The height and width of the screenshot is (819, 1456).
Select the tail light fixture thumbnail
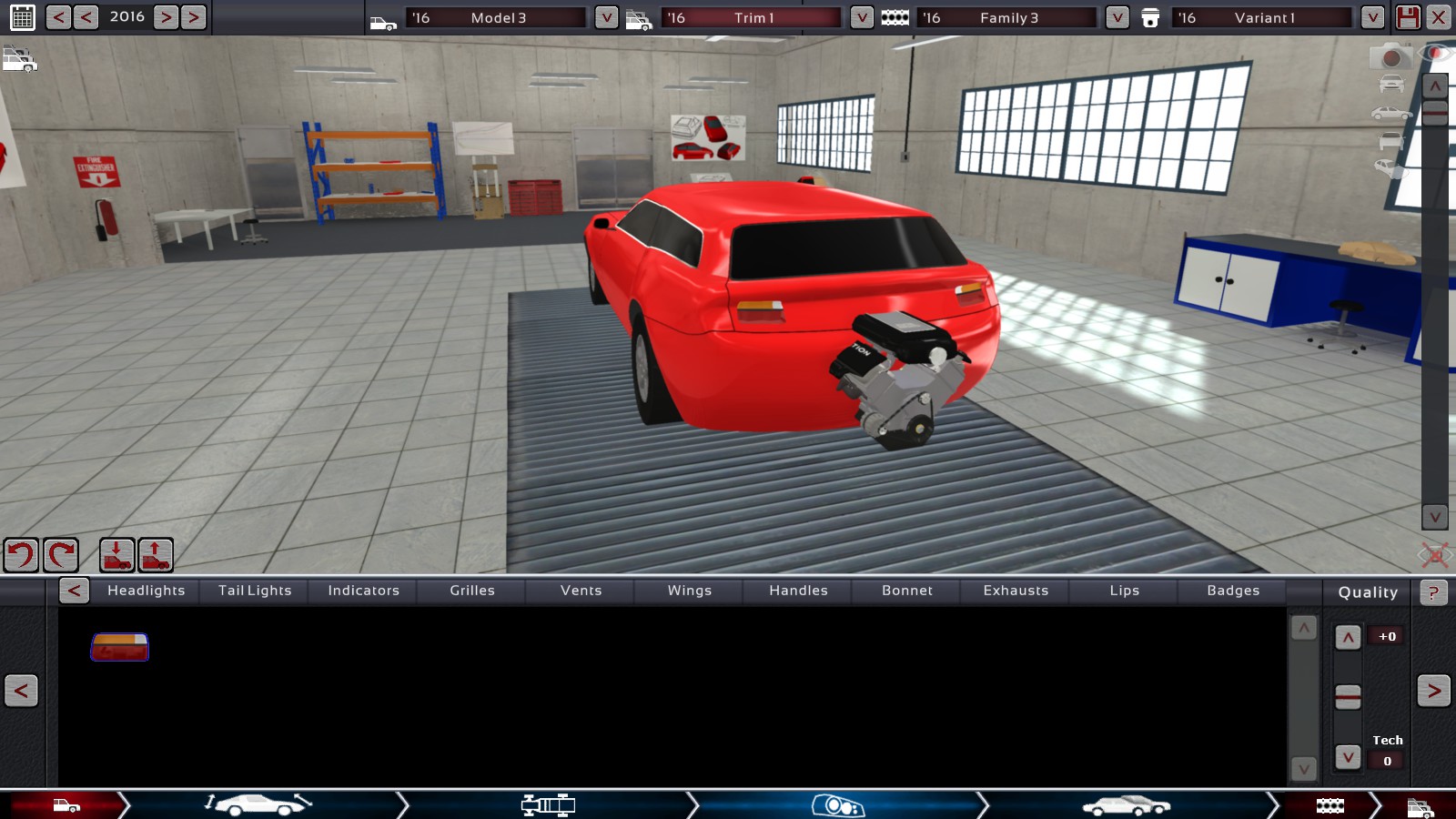[118, 648]
